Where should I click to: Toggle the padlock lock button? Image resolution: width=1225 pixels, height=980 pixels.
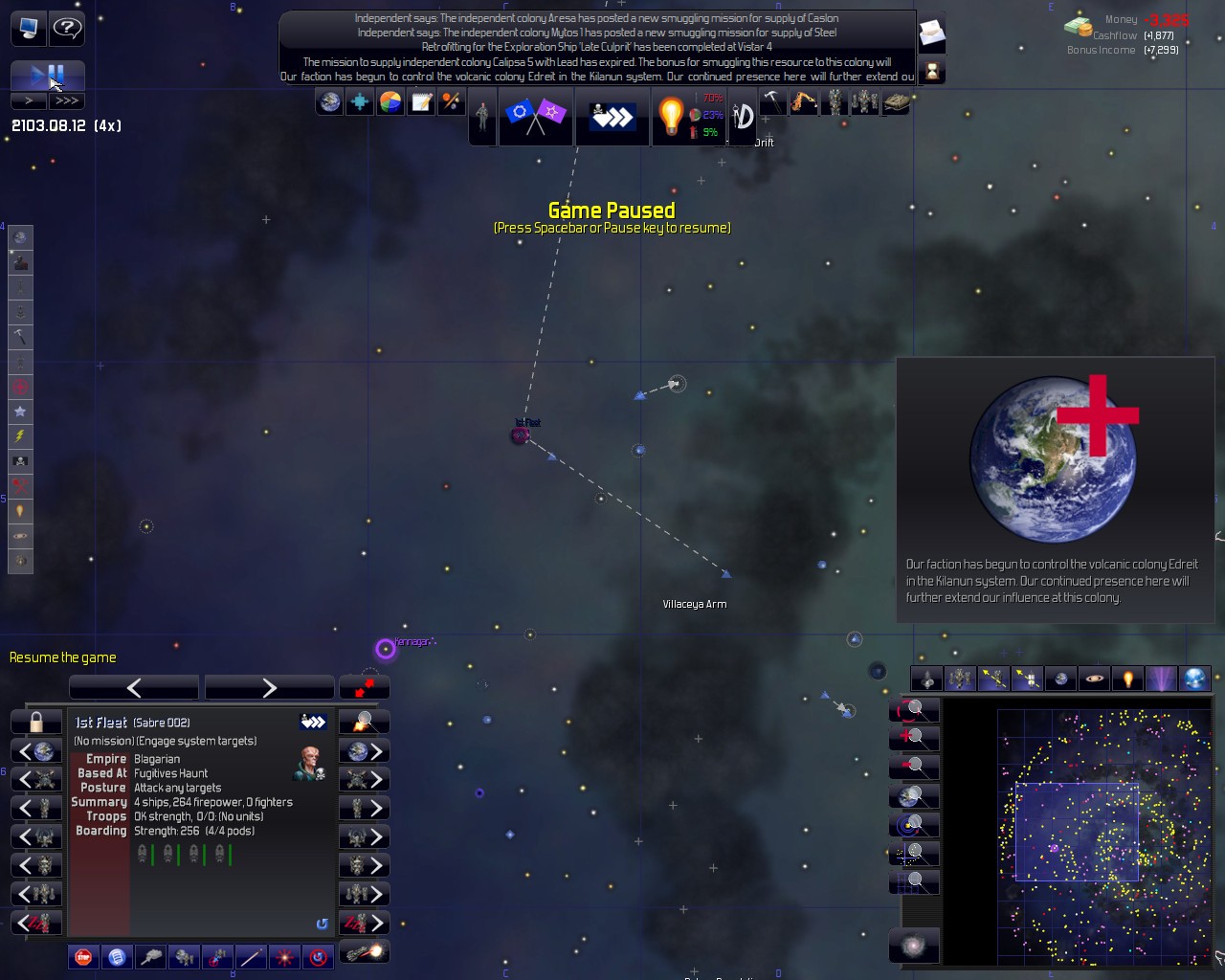(x=36, y=722)
